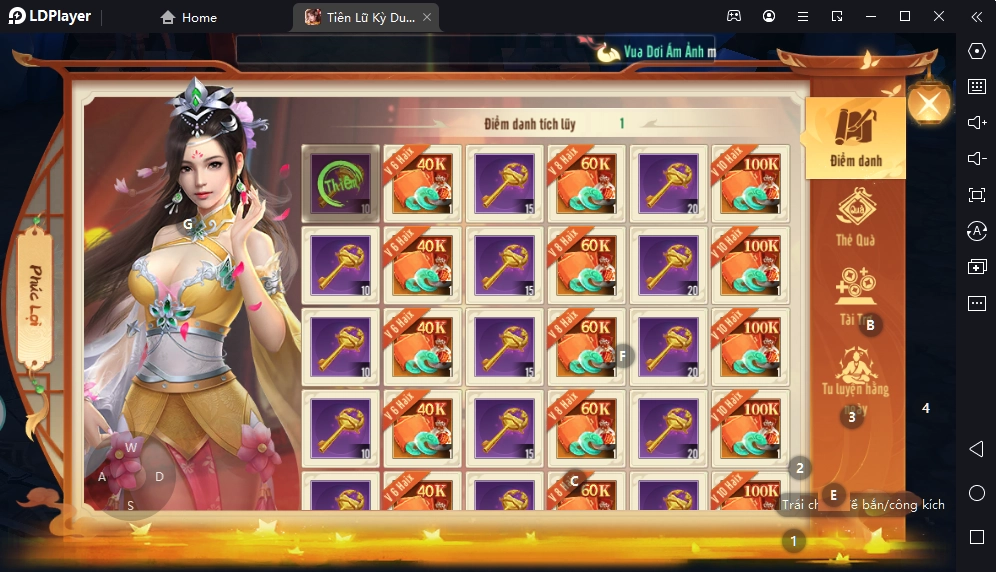The height and width of the screenshot is (572, 996).
Task: Open the coin stack tab below Thẻ Quà
Action: click(x=855, y=292)
